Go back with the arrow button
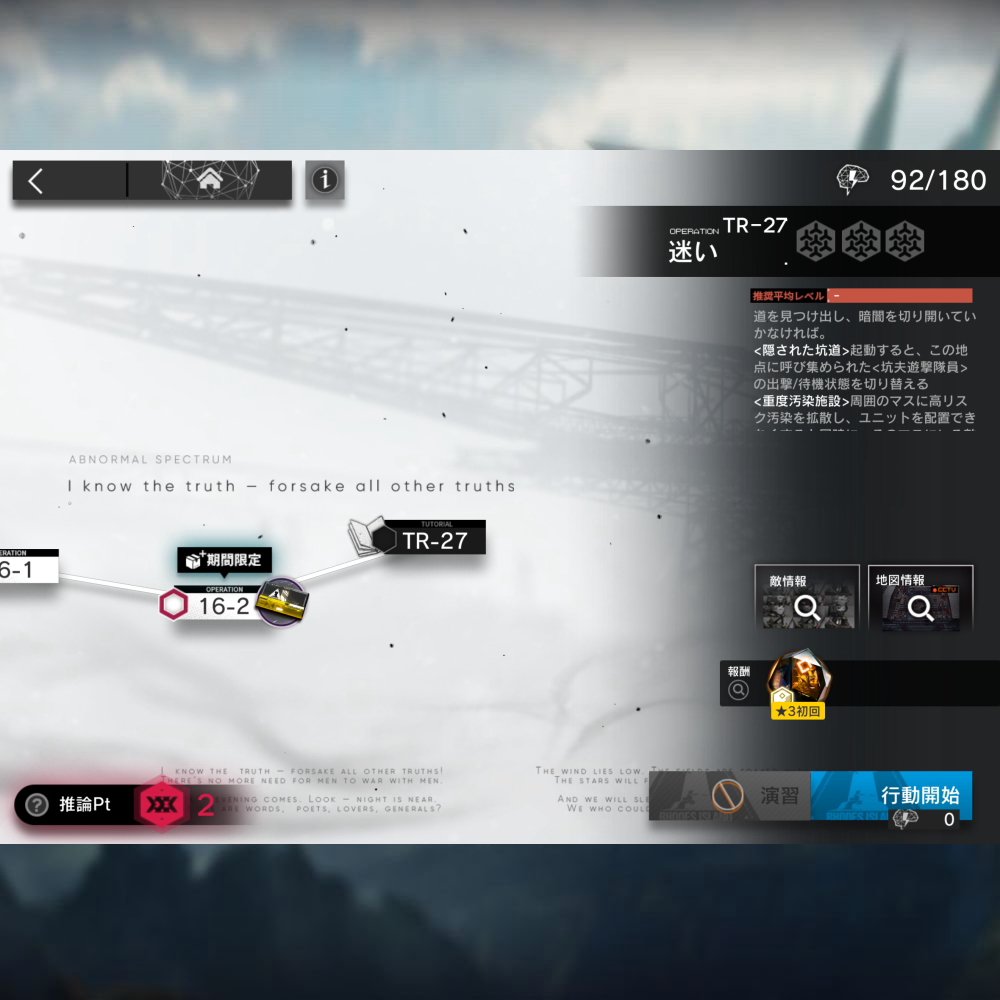1000x1000 pixels. [x=37, y=181]
